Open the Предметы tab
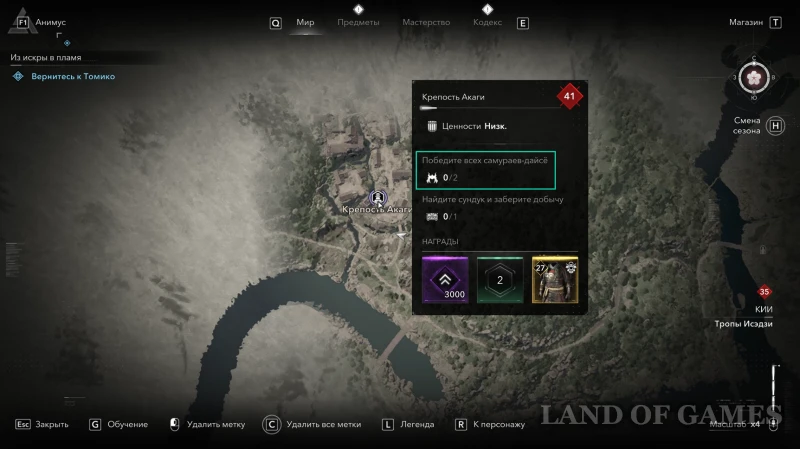 [357, 22]
